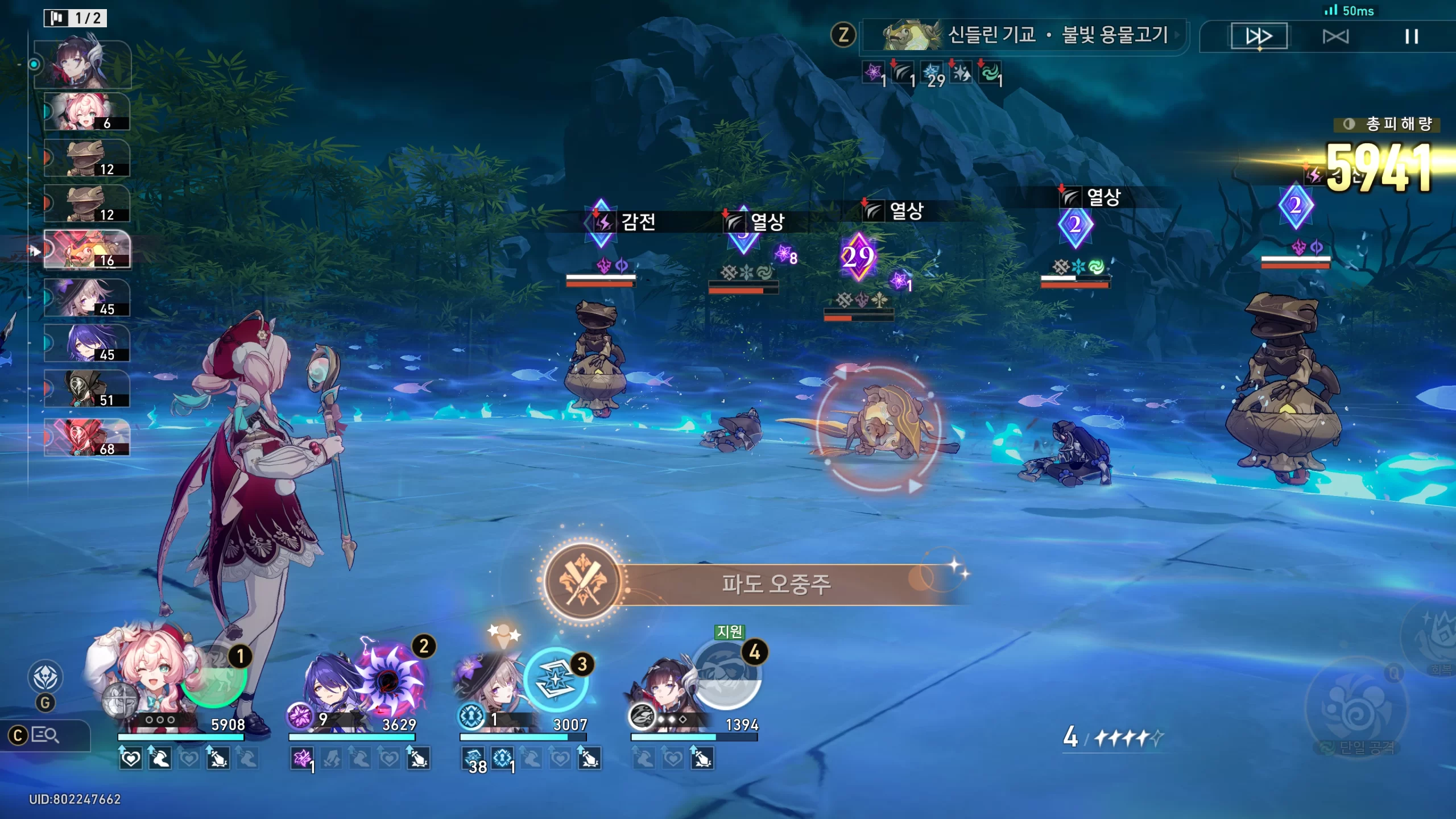The image size is (1456, 819).
Task: Pause the battle
Action: [x=1411, y=37]
